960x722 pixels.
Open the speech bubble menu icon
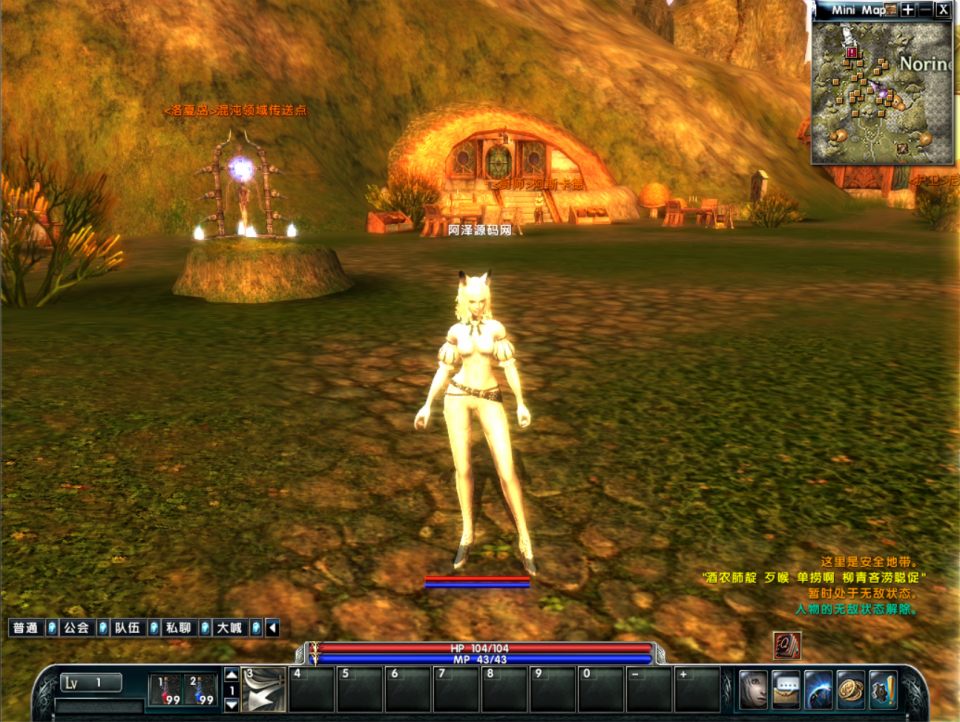[786, 690]
